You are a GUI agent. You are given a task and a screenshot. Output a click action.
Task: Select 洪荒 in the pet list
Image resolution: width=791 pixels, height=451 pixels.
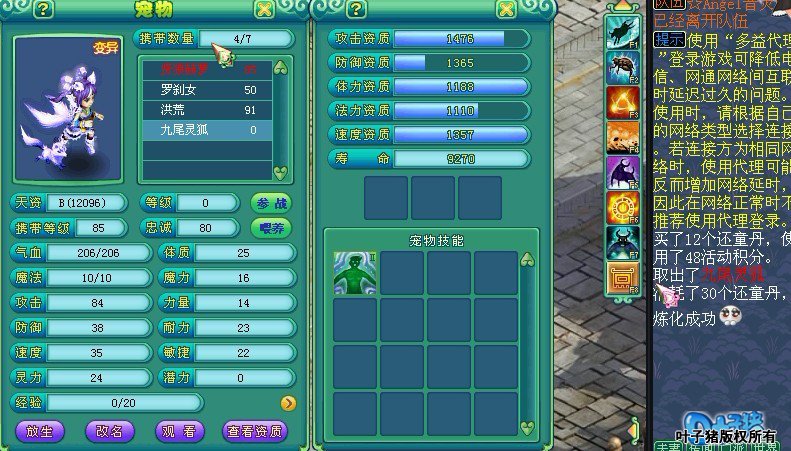205,110
